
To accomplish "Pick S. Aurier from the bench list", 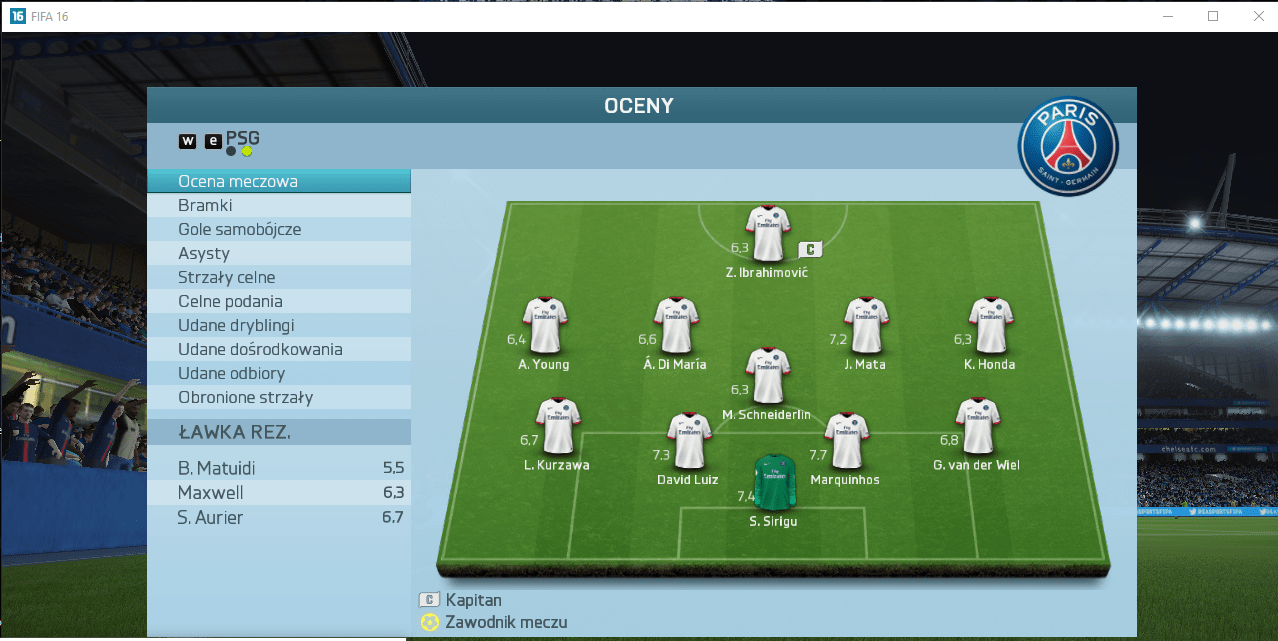I will click(278, 518).
